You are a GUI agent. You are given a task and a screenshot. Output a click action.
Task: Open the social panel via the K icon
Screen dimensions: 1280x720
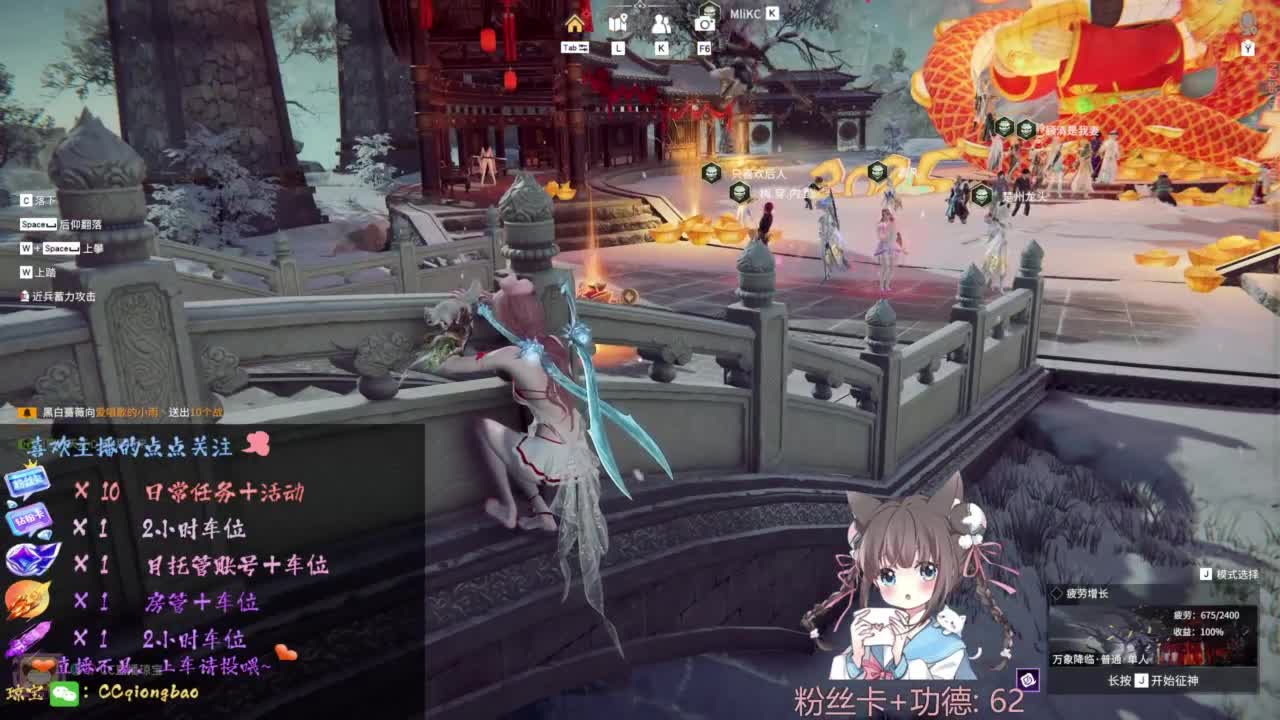point(660,25)
